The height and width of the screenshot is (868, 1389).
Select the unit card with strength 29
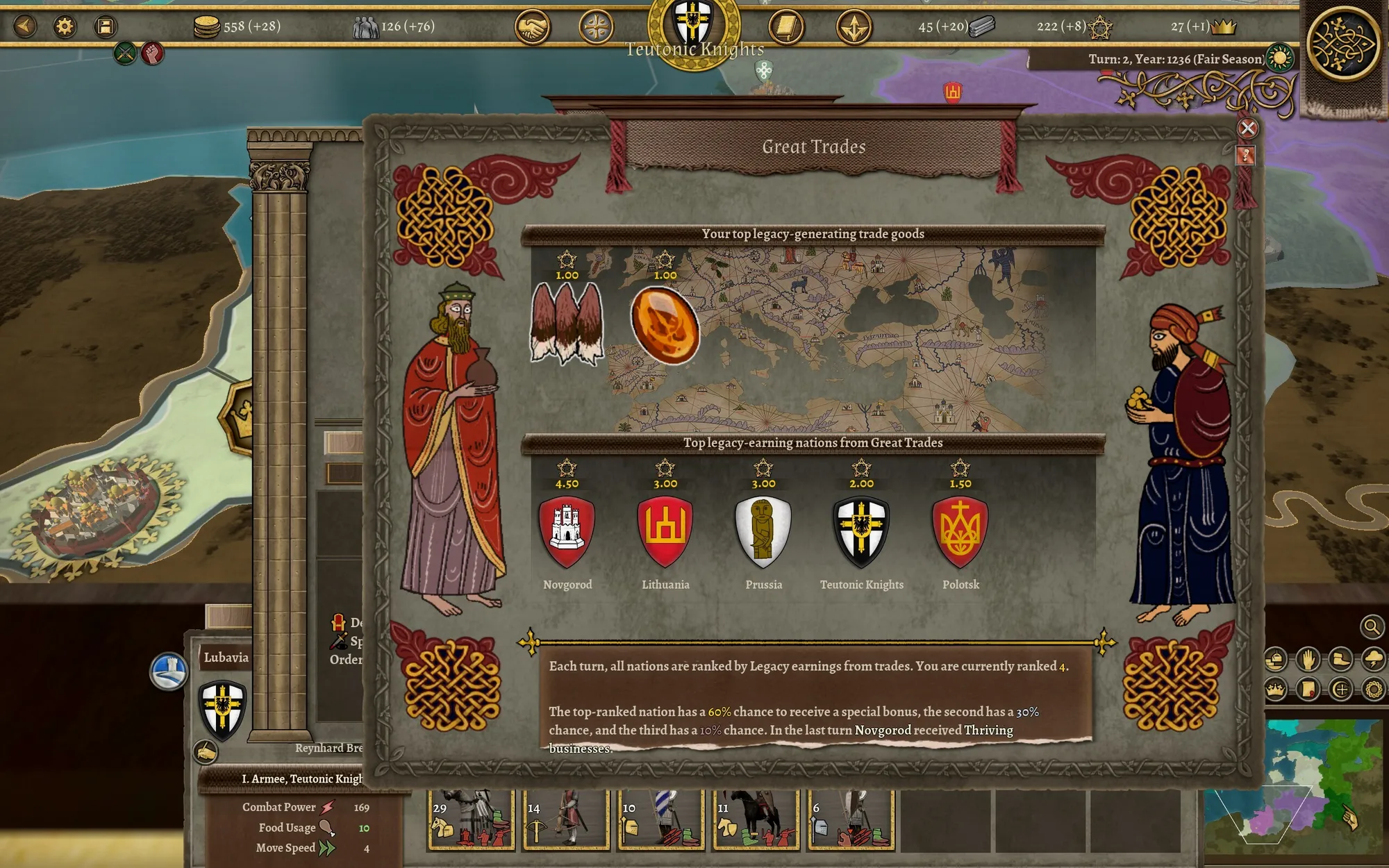(x=471, y=821)
